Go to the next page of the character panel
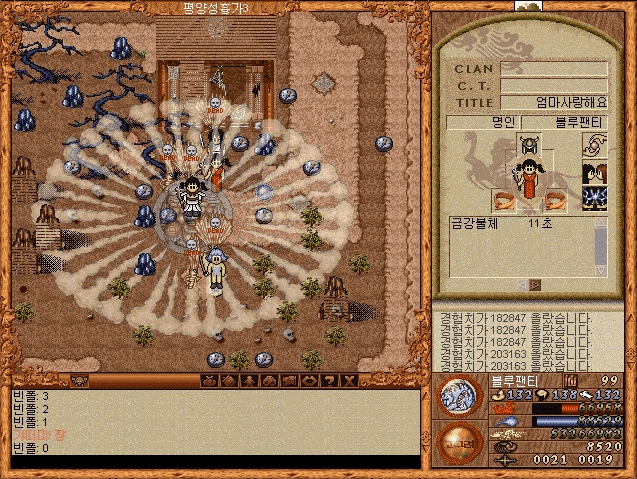 (537, 285)
